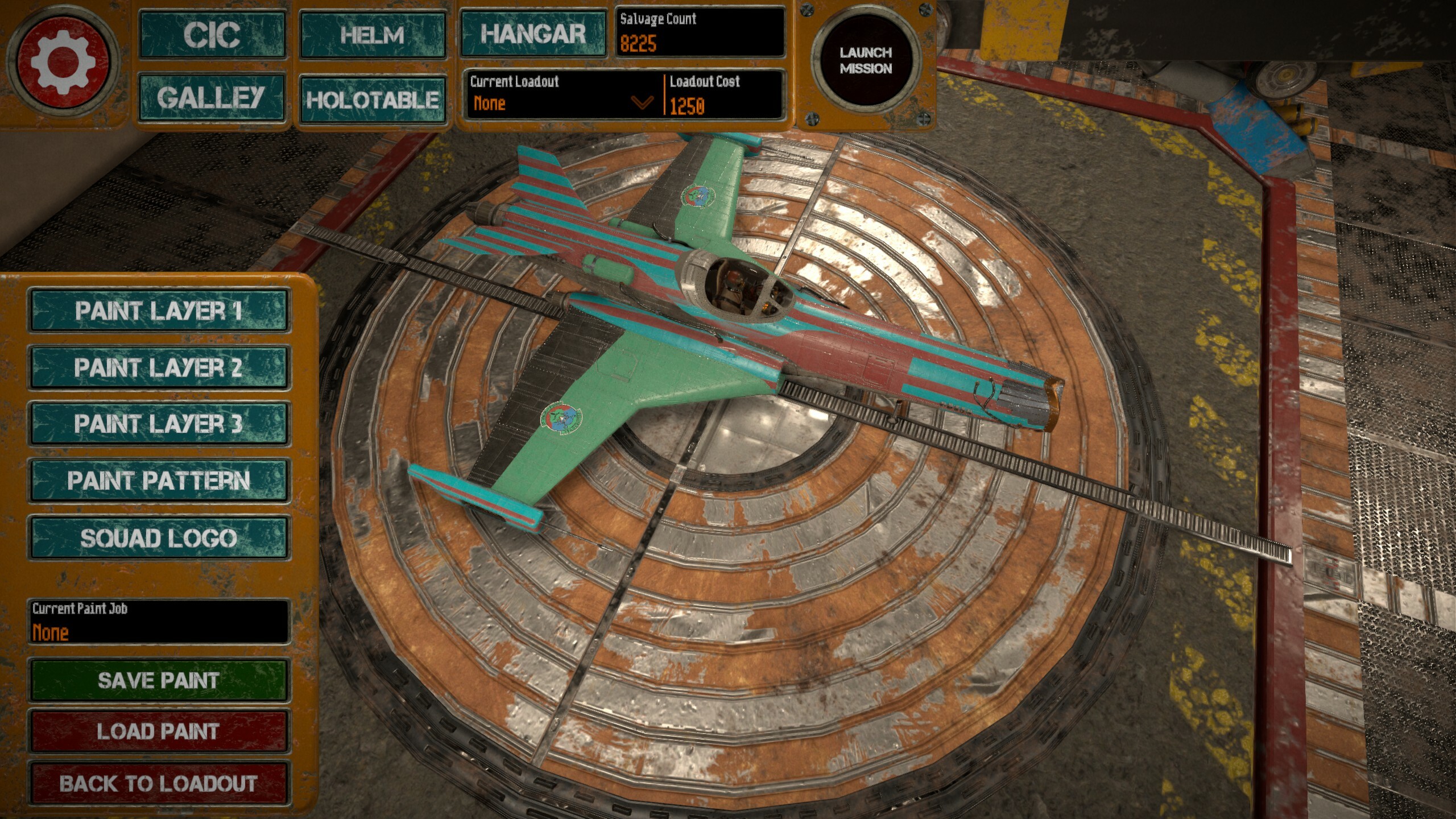Open Paint Layer 1 options
This screenshot has height=819, width=1456.
click(x=159, y=311)
